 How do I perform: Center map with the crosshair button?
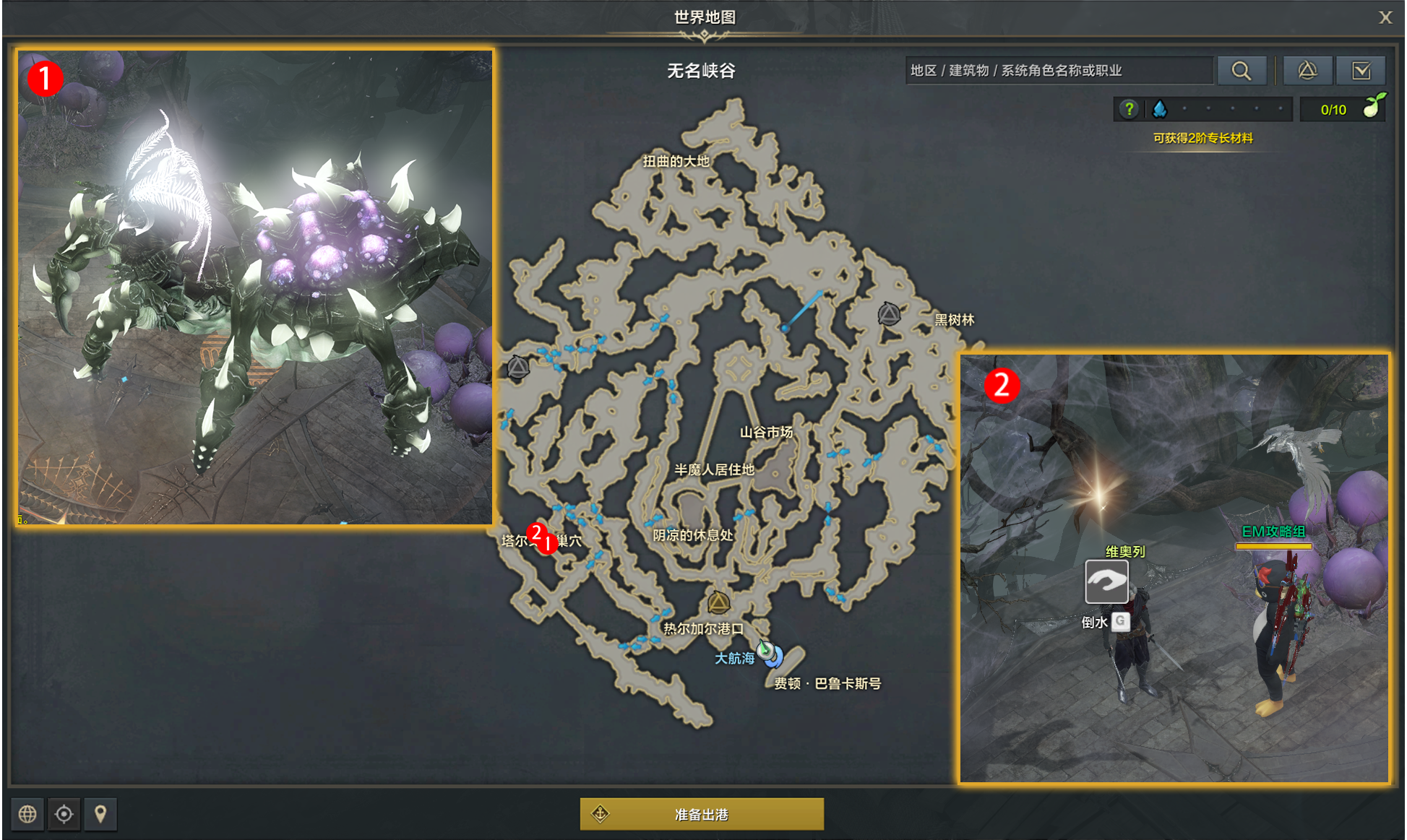(64, 814)
